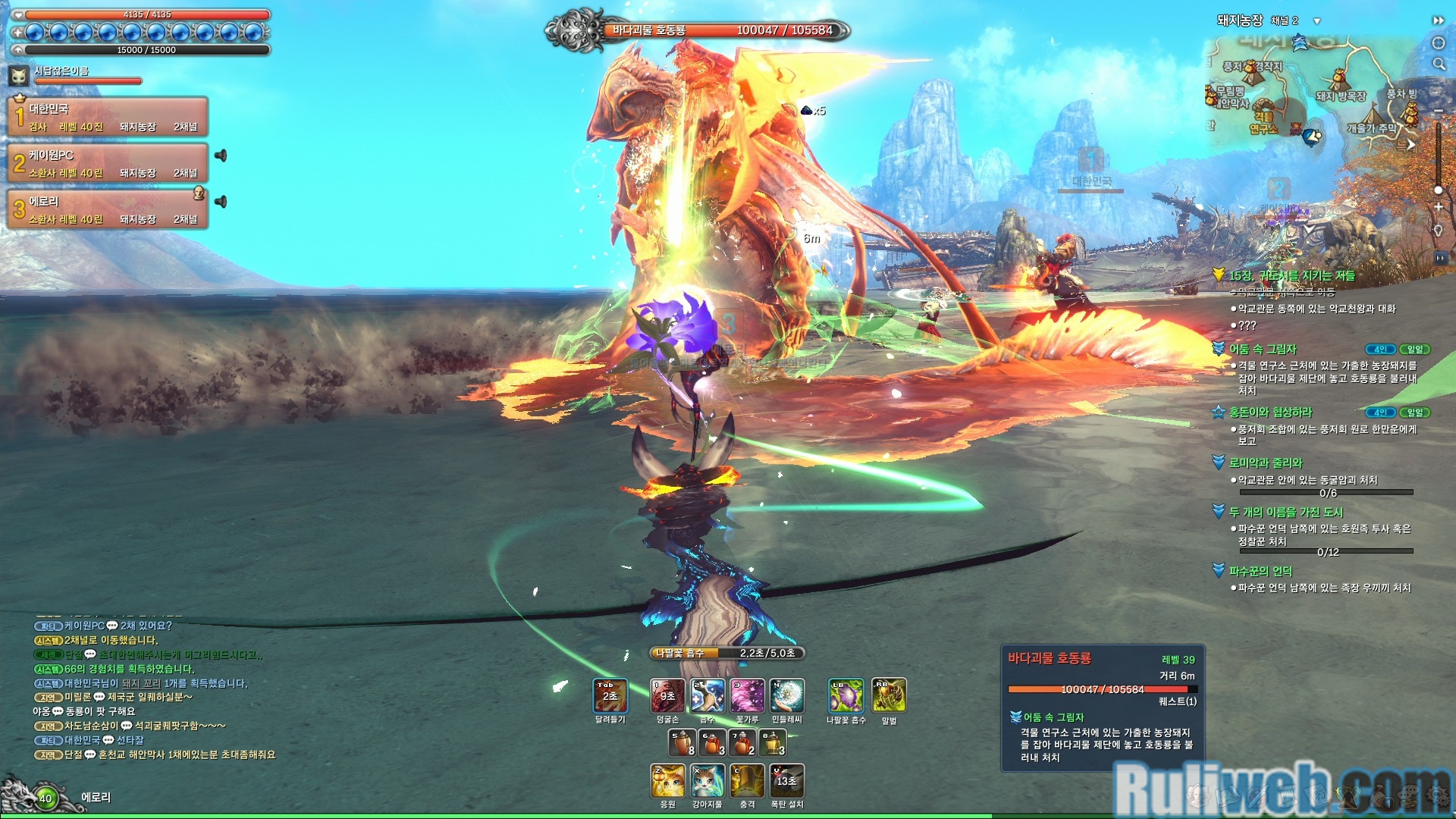Screen dimensions: 1456x819
Task: Use the potion in slot 5
Action: [x=682, y=742]
